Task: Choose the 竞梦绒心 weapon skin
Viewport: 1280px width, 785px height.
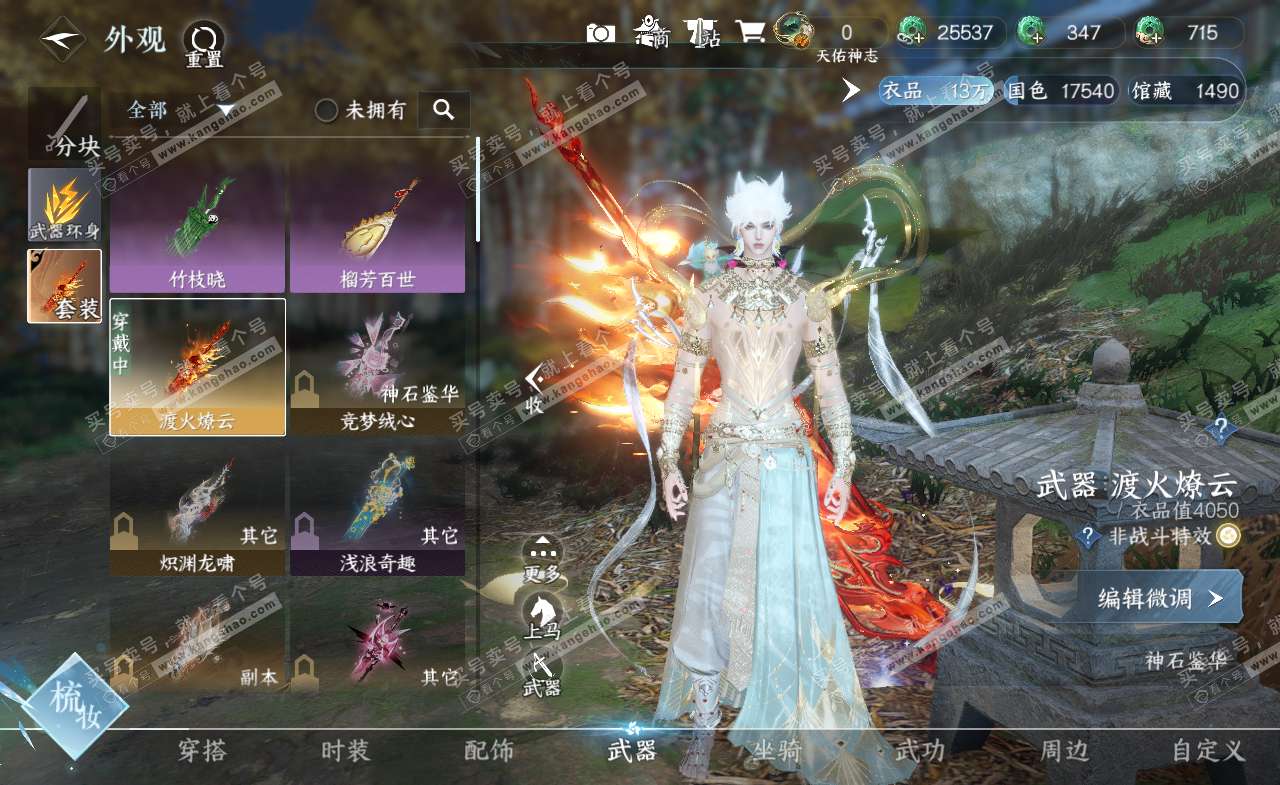Action: (377, 367)
